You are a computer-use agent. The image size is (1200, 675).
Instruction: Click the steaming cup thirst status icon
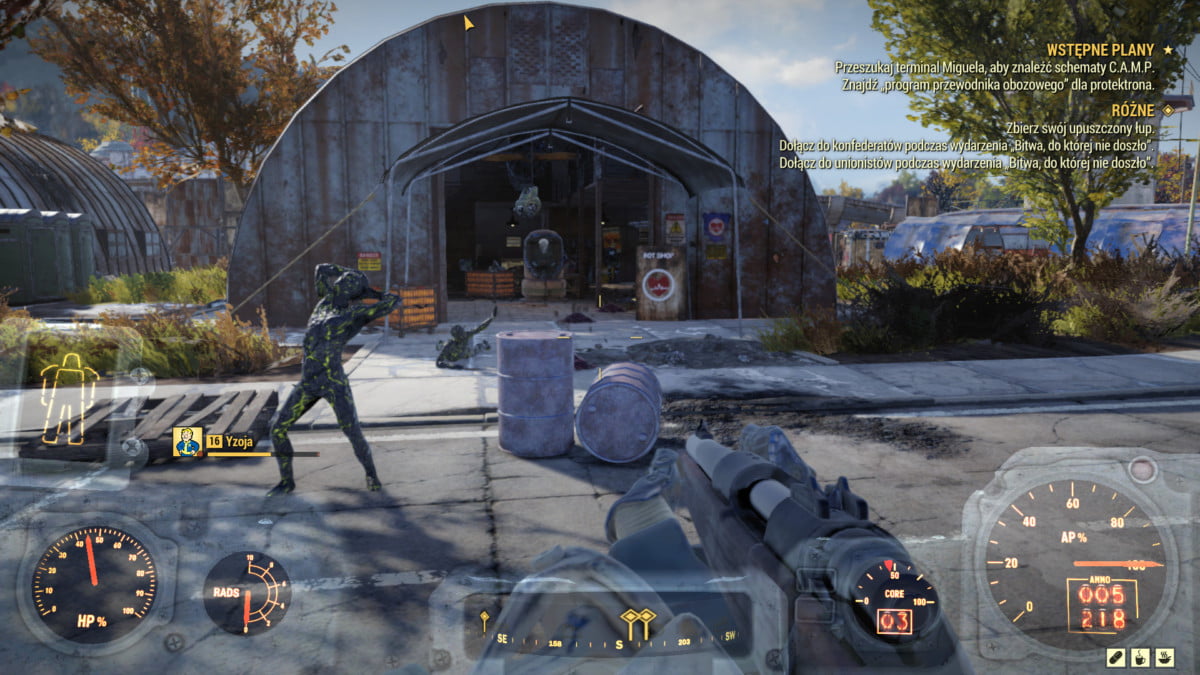point(1140,657)
